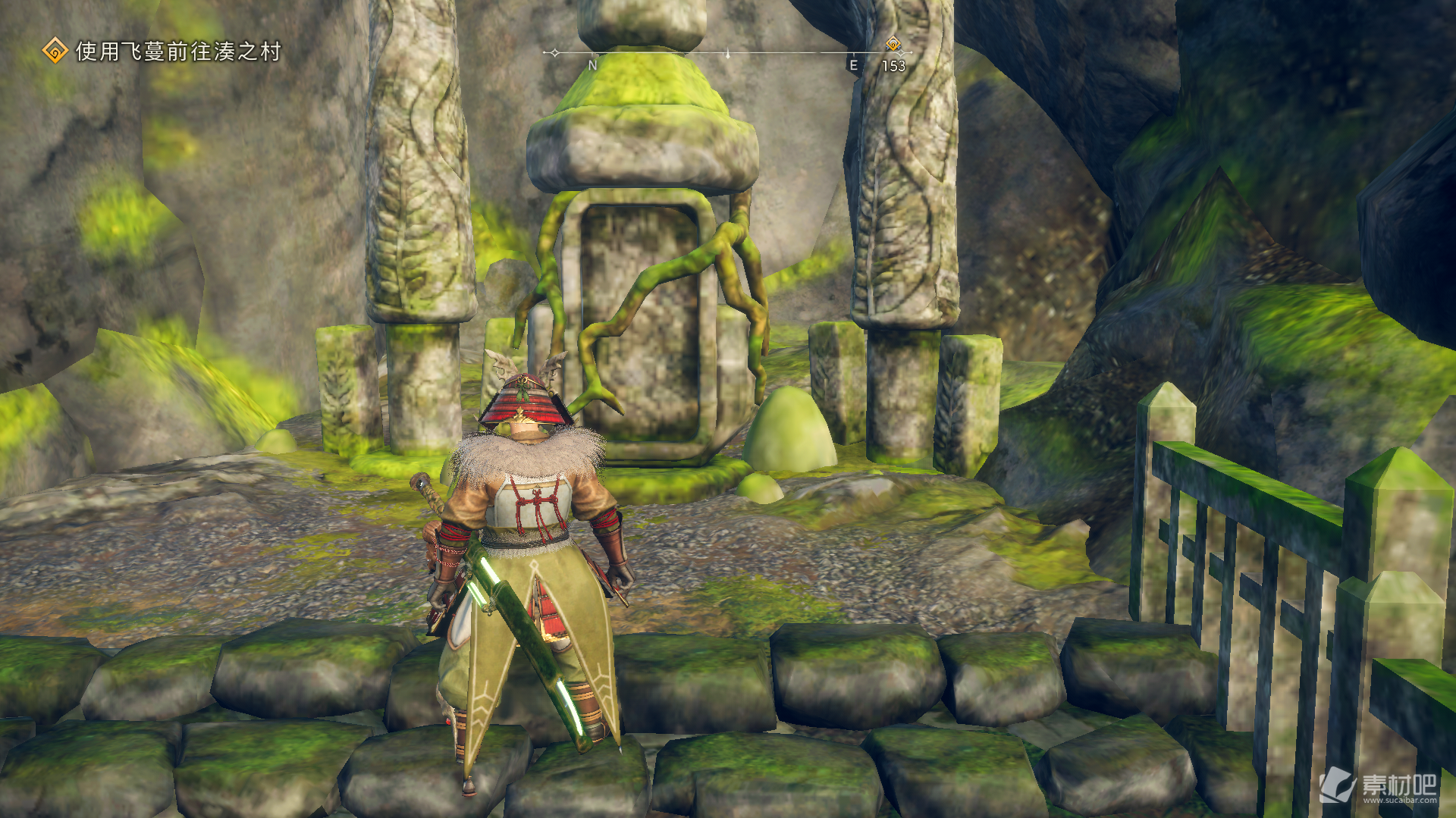Click the compass bar's North marker
Viewport: 1456px width, 818px height.
click(593, 65)
